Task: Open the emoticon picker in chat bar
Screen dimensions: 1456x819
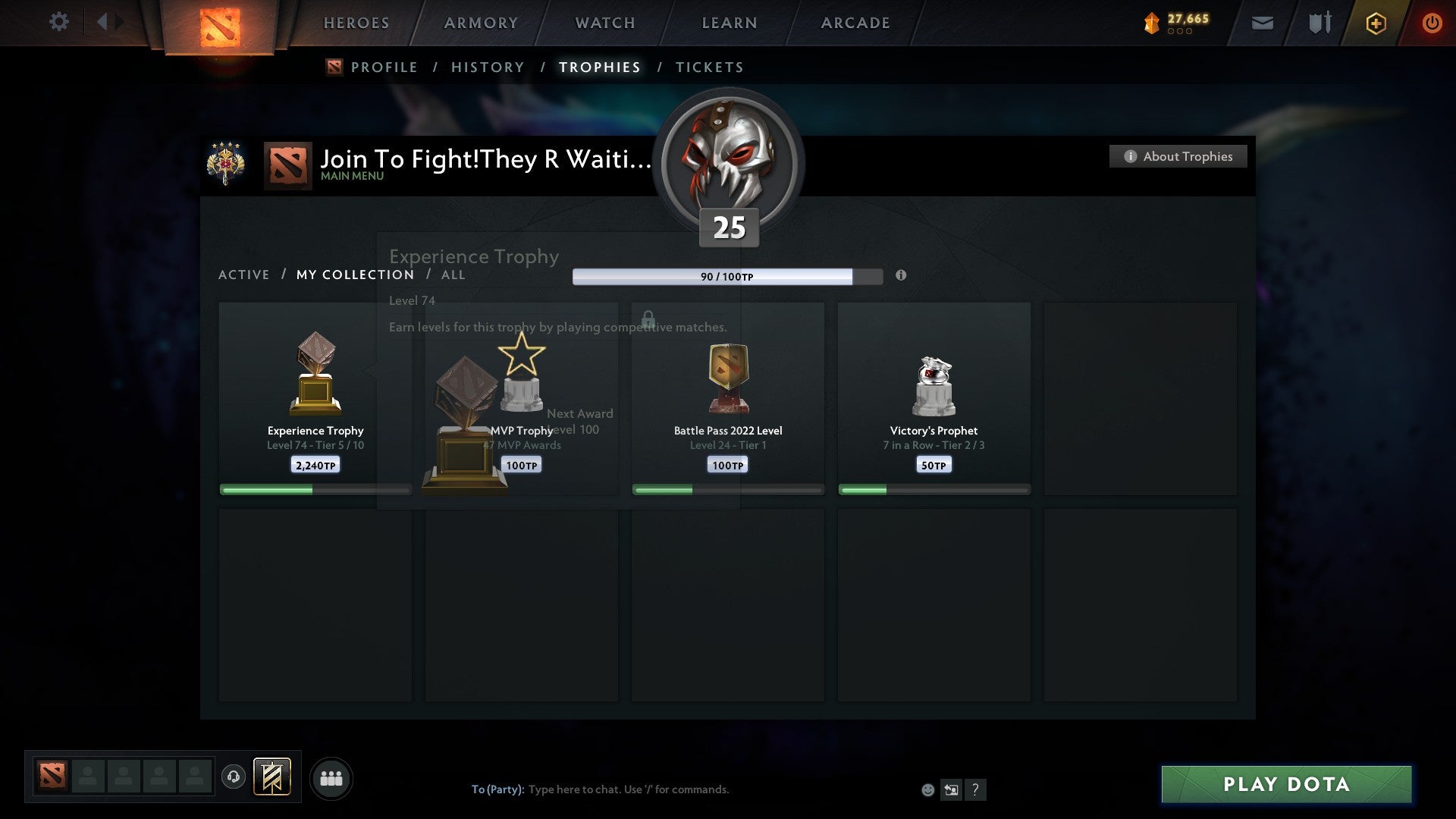Action: [x=927, y=790]
